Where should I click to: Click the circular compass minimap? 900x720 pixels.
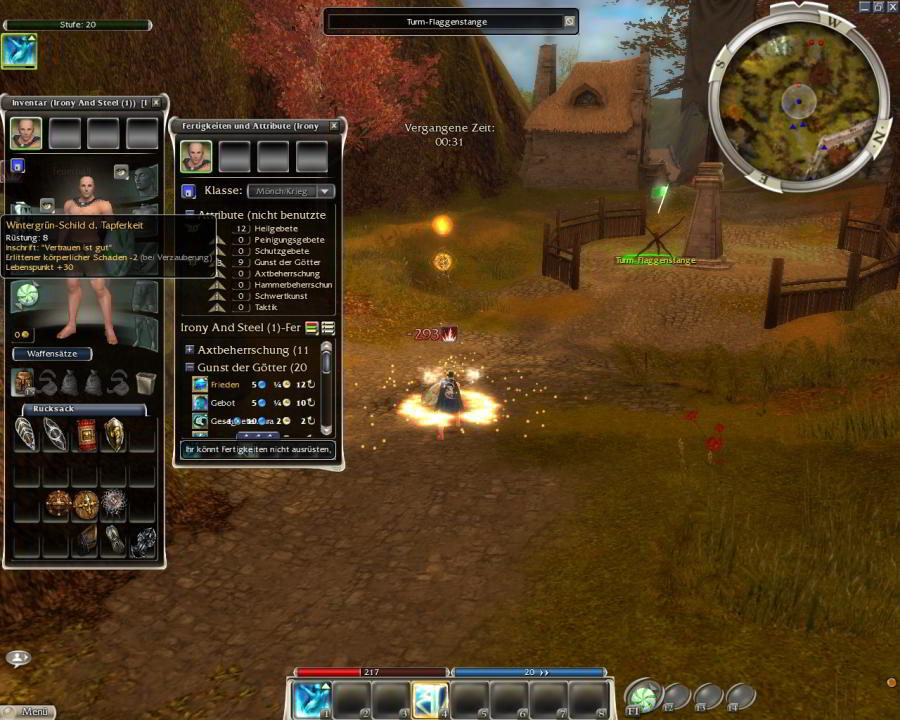[797, 98]
